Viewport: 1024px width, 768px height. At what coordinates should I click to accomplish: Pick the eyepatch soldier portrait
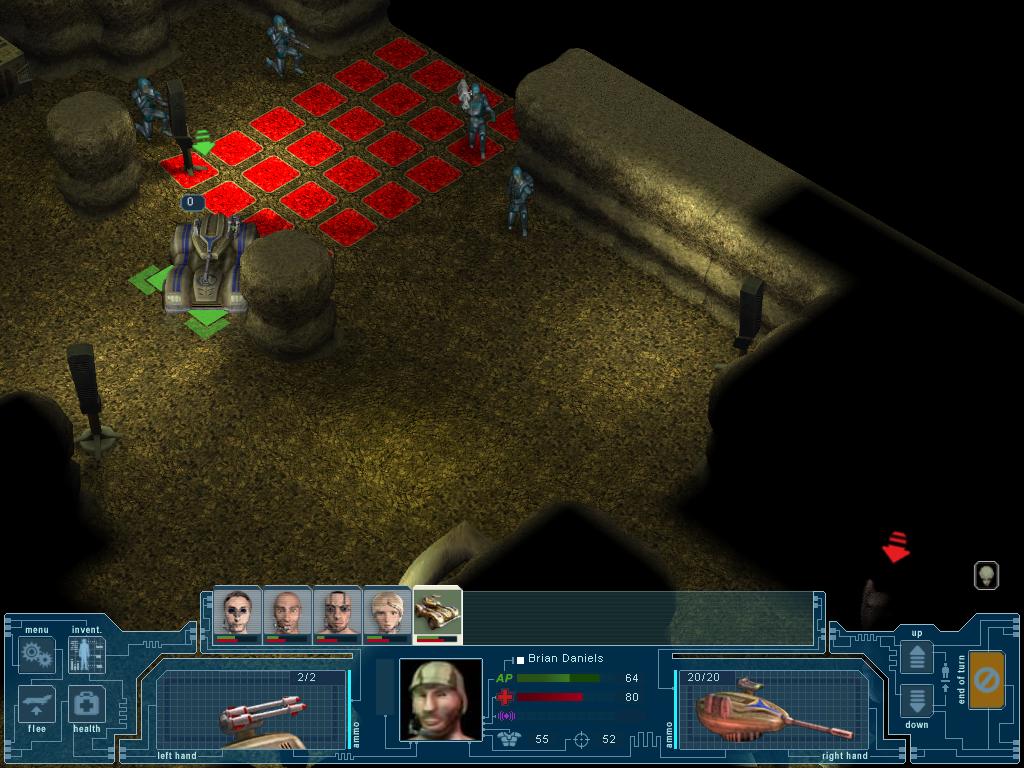337,612
